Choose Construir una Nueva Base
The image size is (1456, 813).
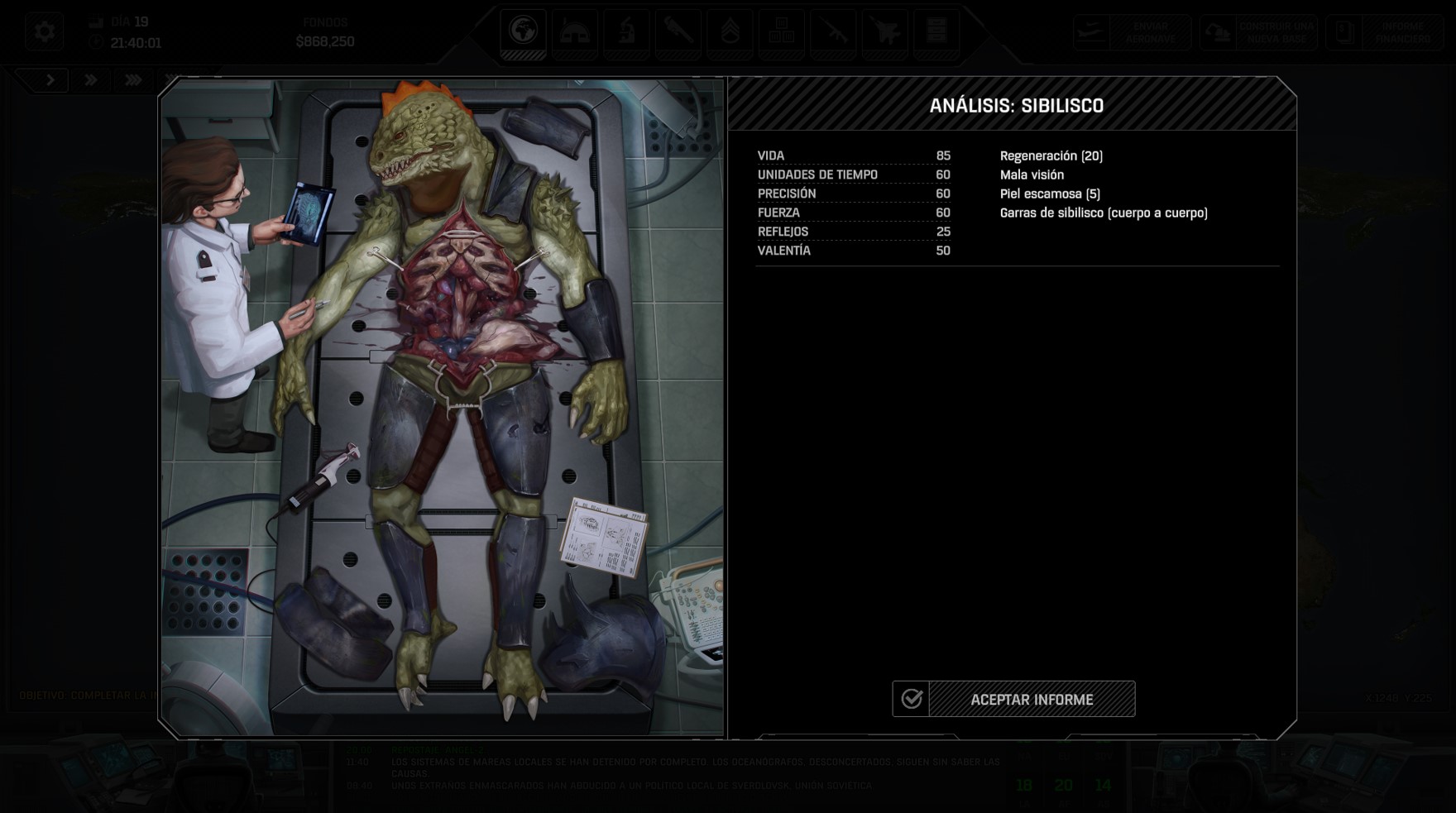(x=1258, y=32)
